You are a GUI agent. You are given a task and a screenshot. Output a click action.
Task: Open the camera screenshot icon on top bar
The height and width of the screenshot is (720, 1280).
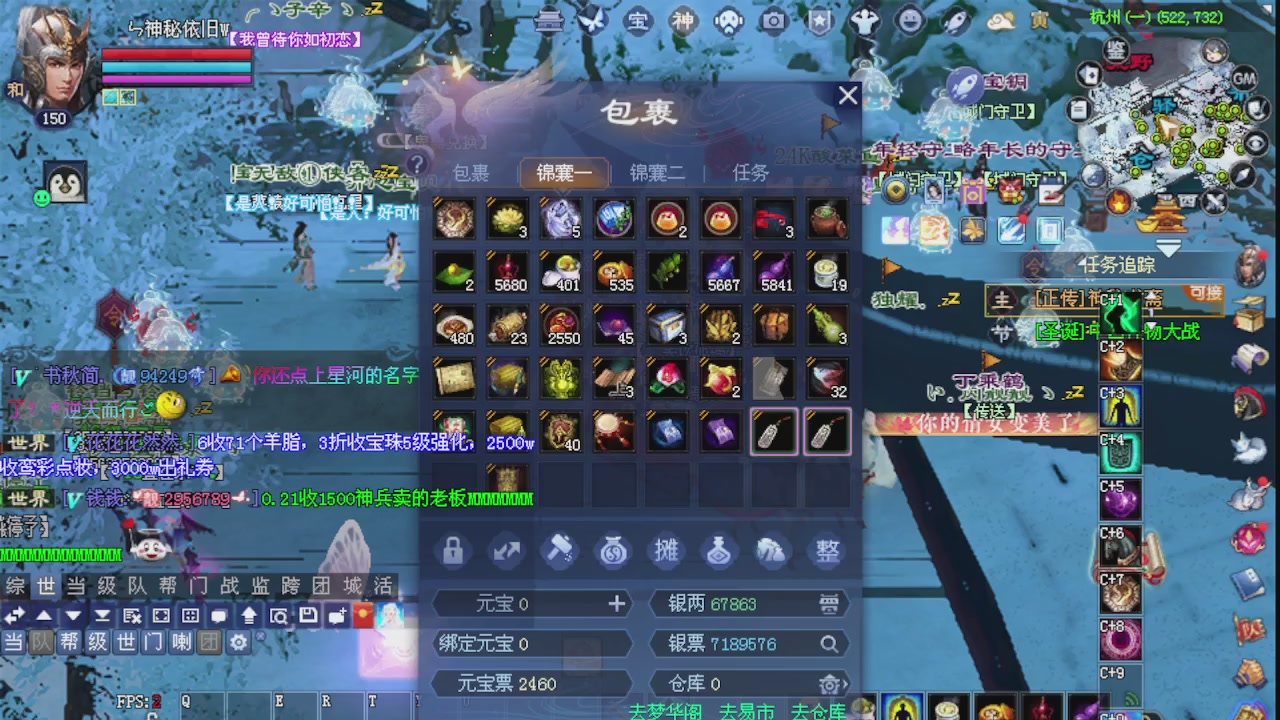(773, 20)
